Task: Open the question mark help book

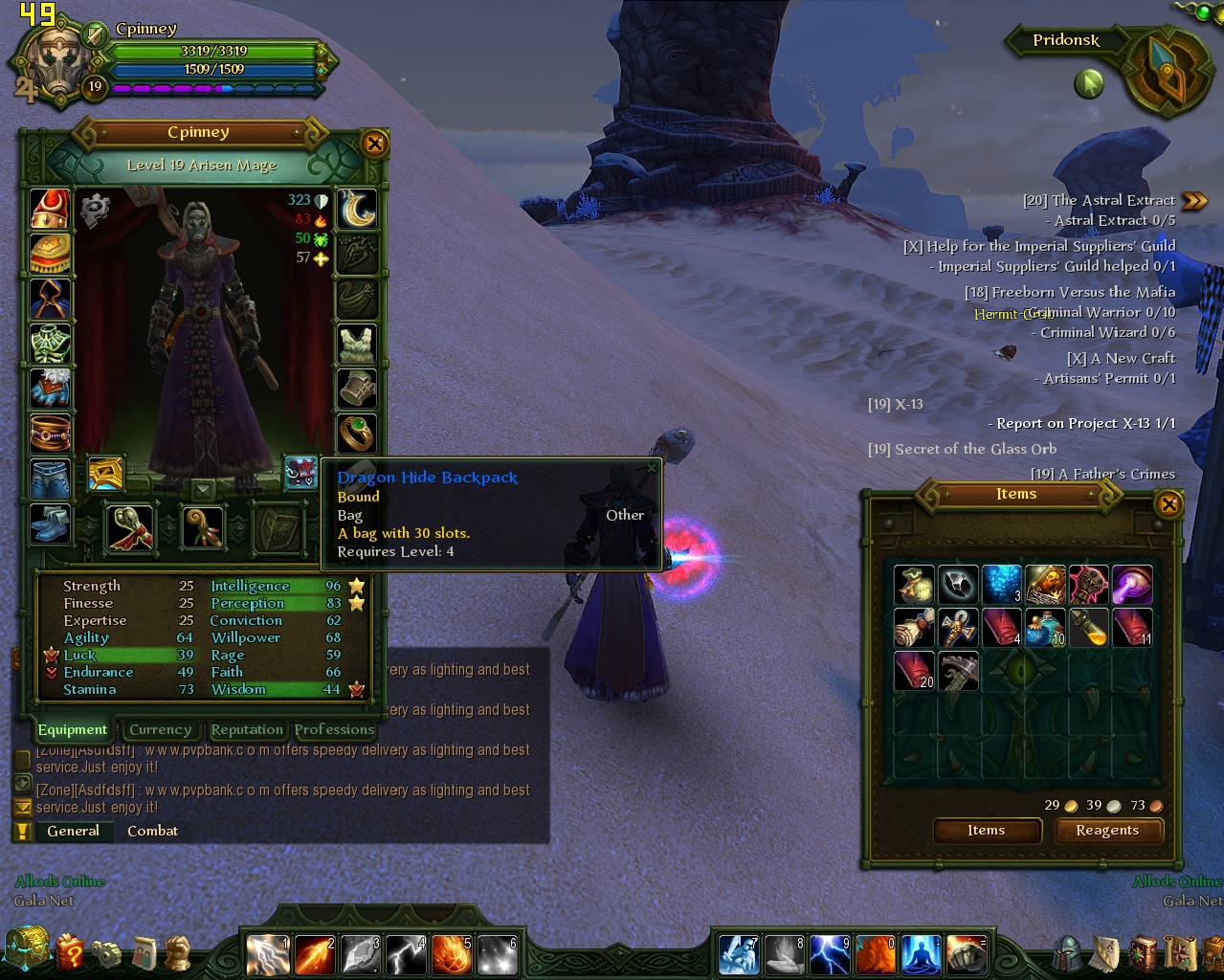Action: (x=69, y=952)
